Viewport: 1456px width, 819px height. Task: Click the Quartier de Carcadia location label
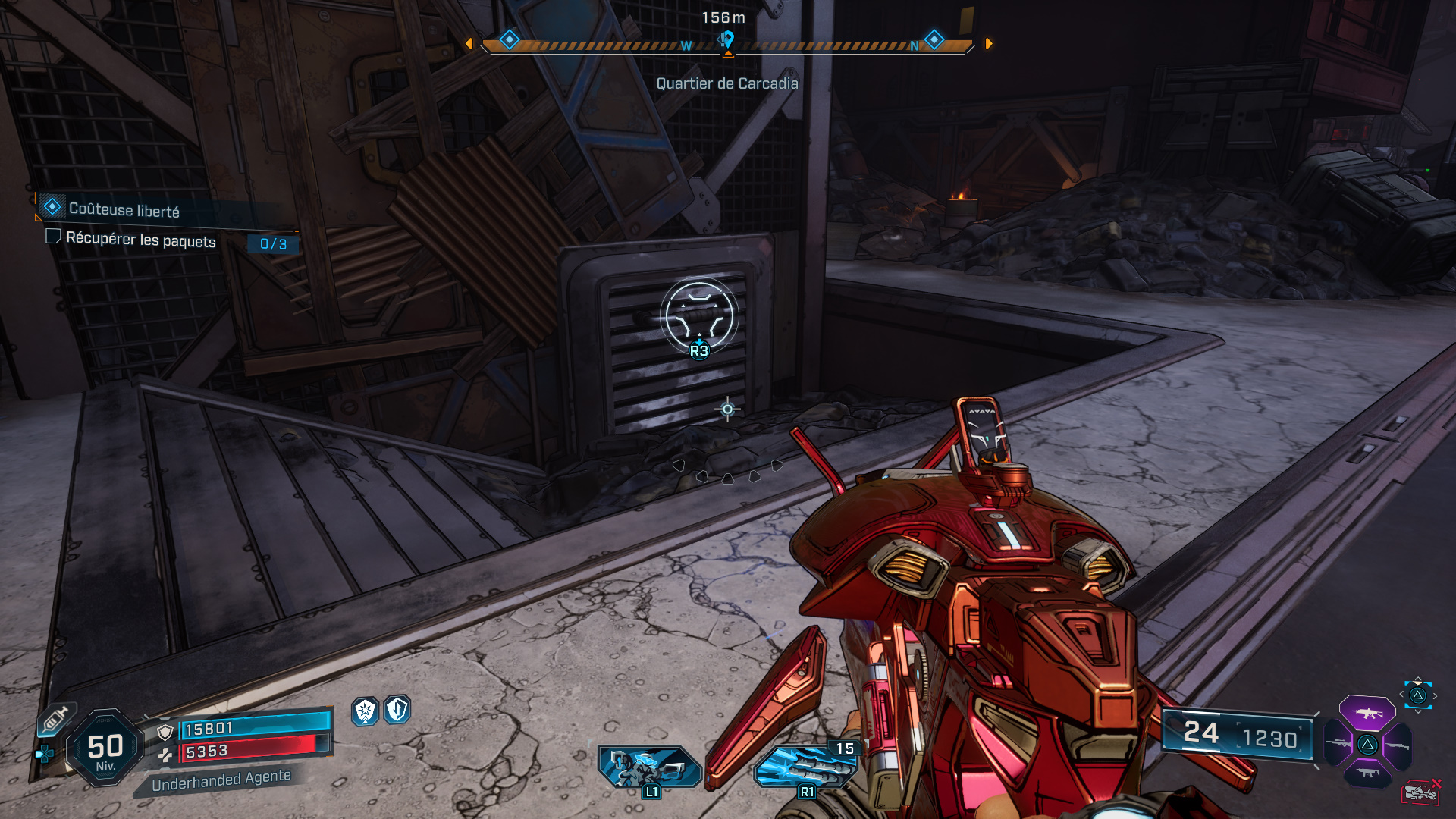[728, 84]
